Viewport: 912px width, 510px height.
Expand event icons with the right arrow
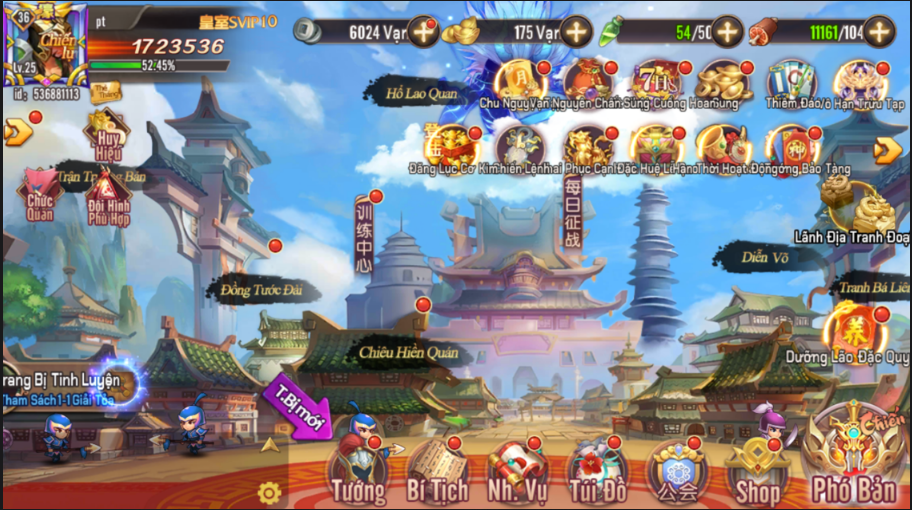click(887, 150)
